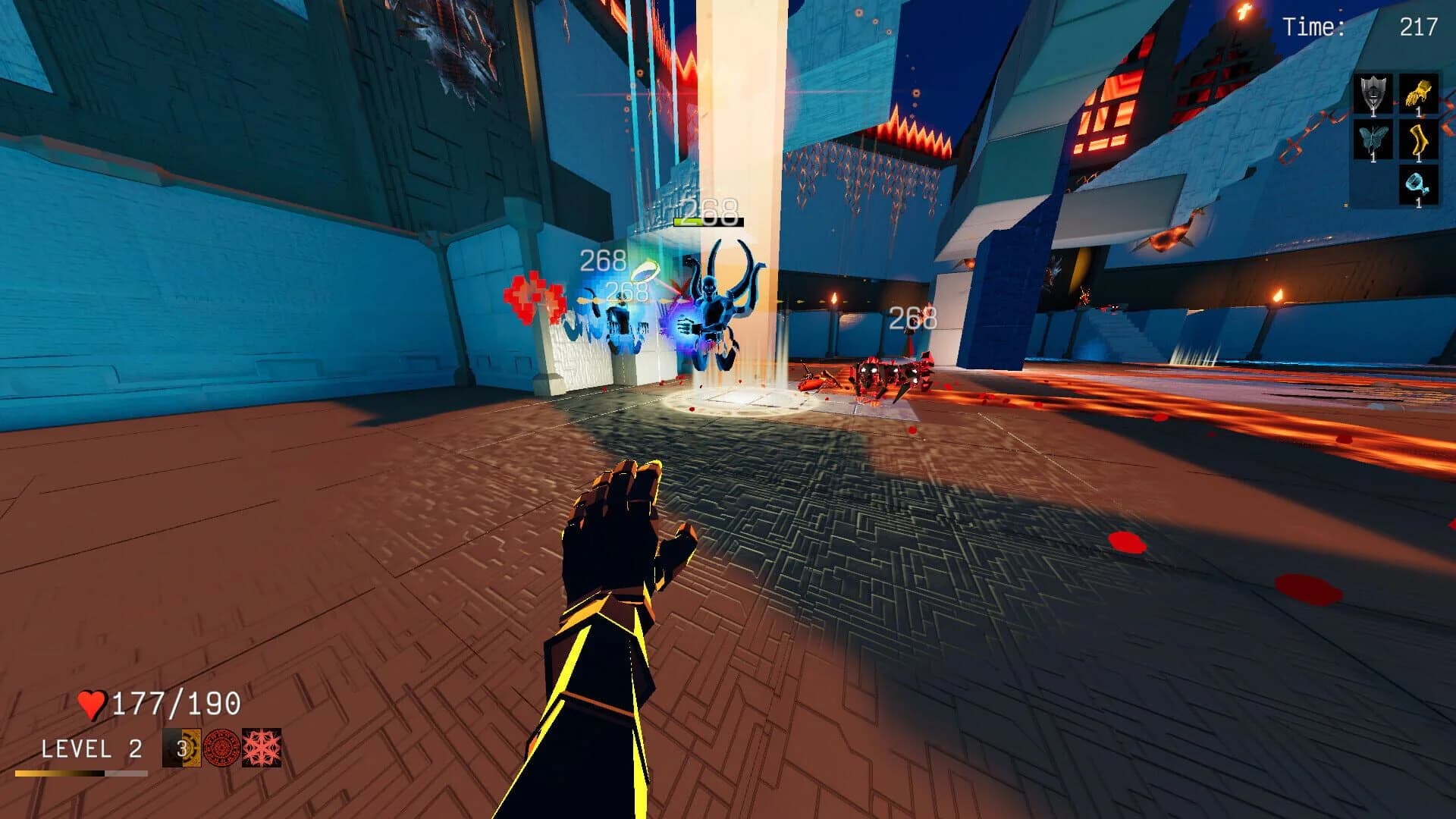Select the golden gauntlet inventory item
The width and height of the screenshot is (1456, 819).
(x=1418, y=94)
